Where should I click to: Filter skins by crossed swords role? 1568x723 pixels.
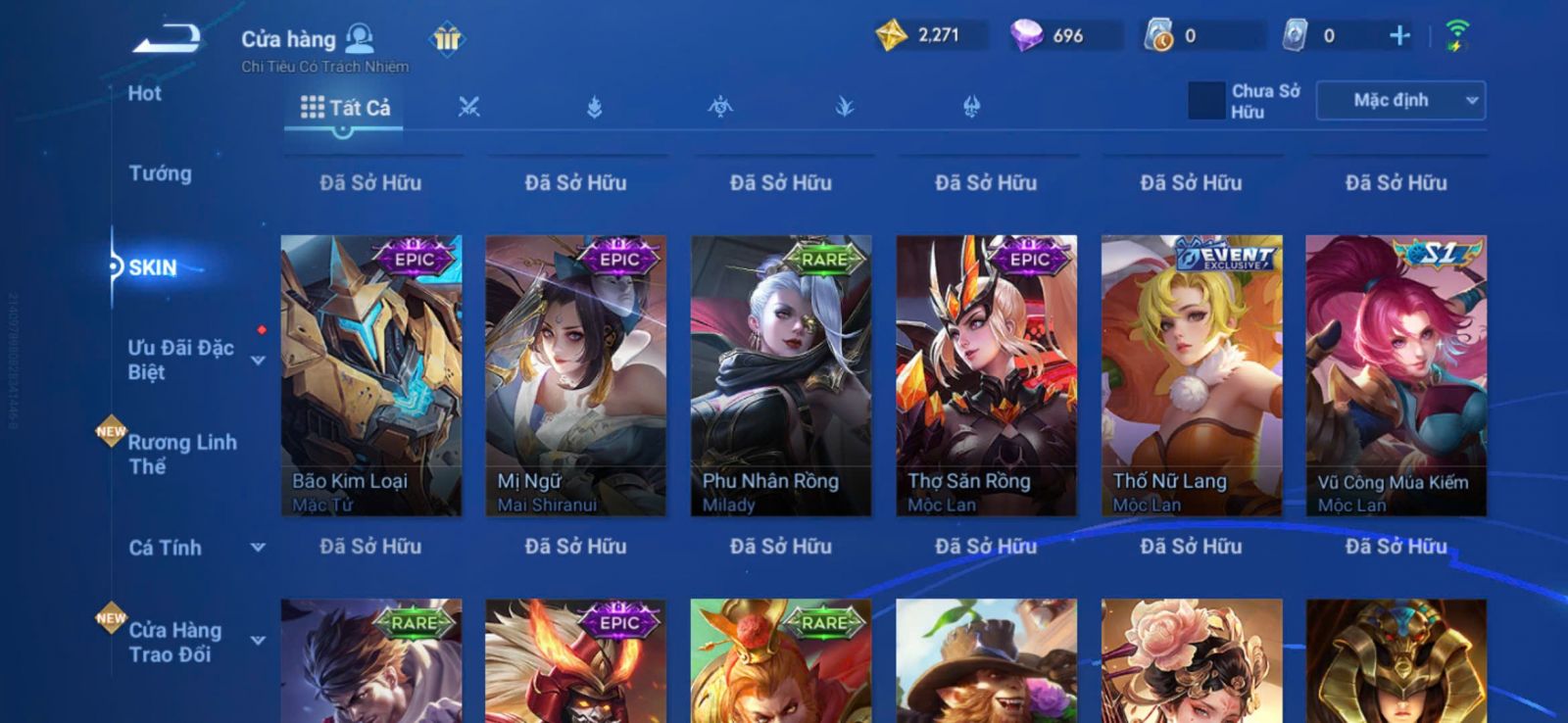(469, 108)
